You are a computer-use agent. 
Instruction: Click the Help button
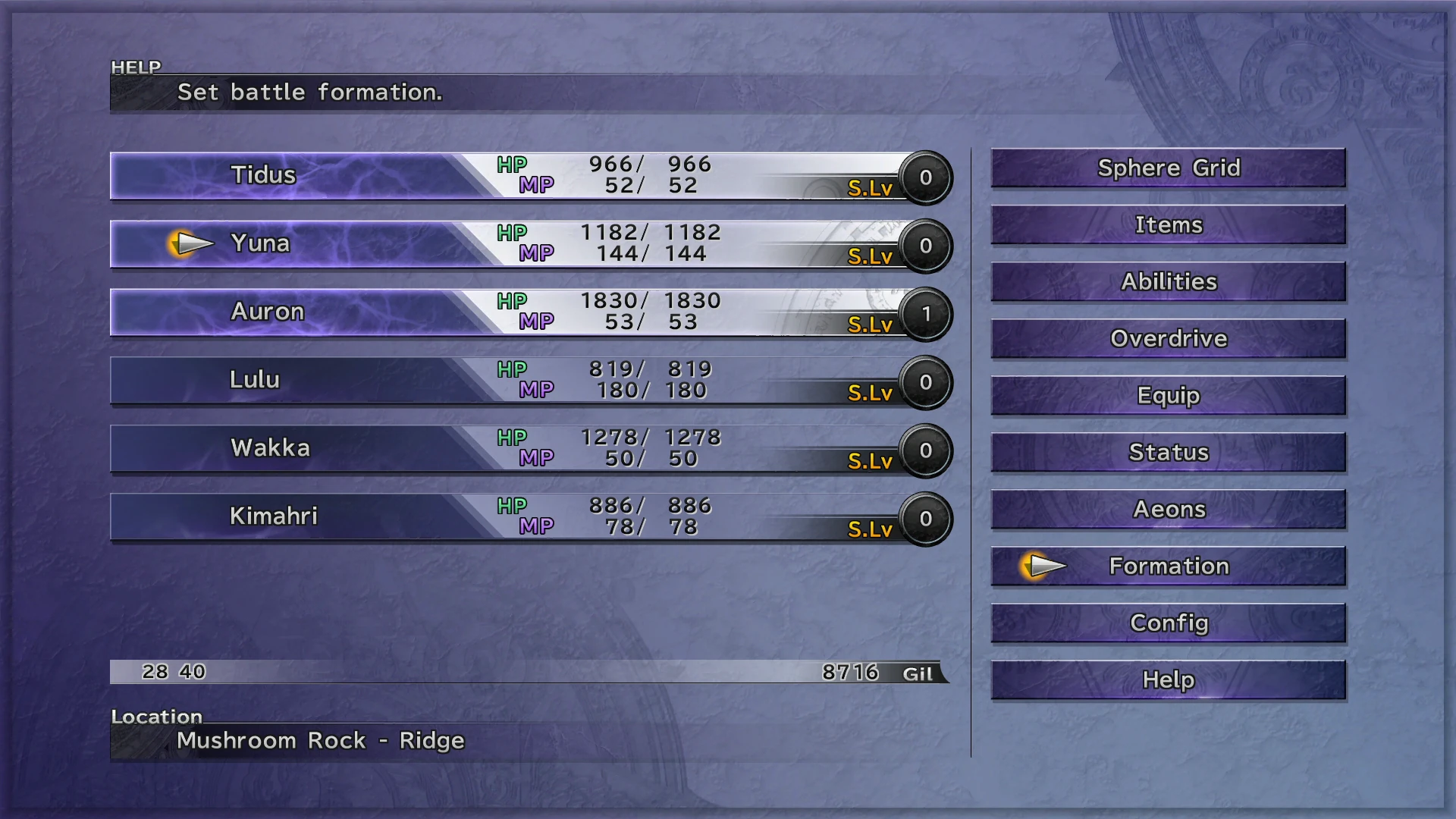(x=1168, y=679)
